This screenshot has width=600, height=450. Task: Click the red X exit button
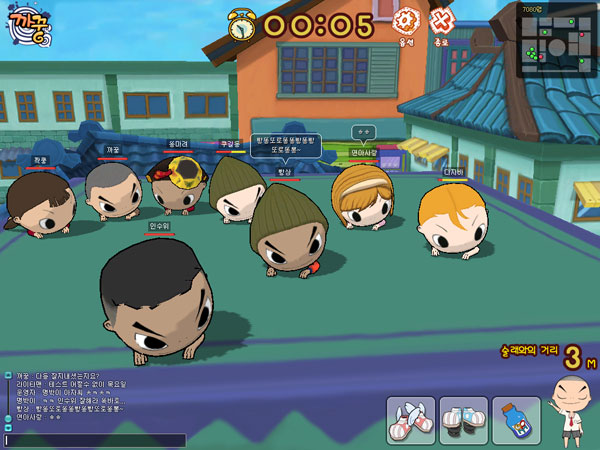441,21
